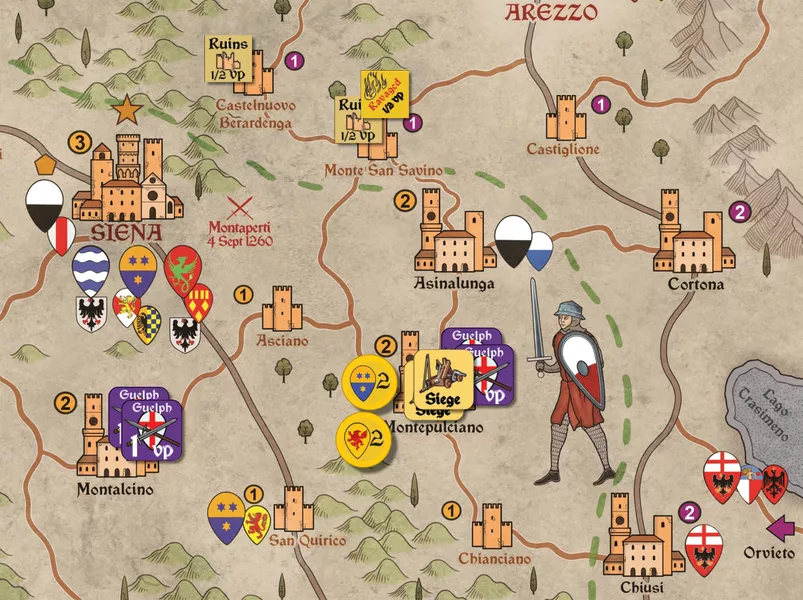Choose the Ruins counter at Castelnuovo Berardenga
The image size is (803, 600).
[x=225, y=60]
